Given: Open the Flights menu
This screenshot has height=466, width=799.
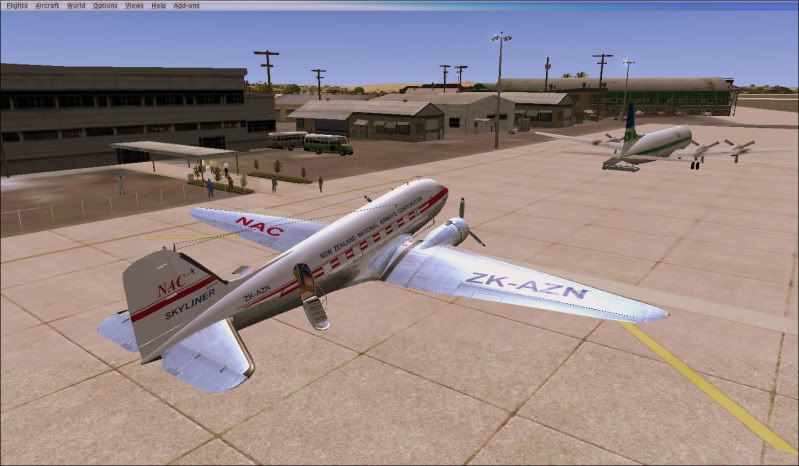Looking at the screenshot, I should (x=16, y=5).
